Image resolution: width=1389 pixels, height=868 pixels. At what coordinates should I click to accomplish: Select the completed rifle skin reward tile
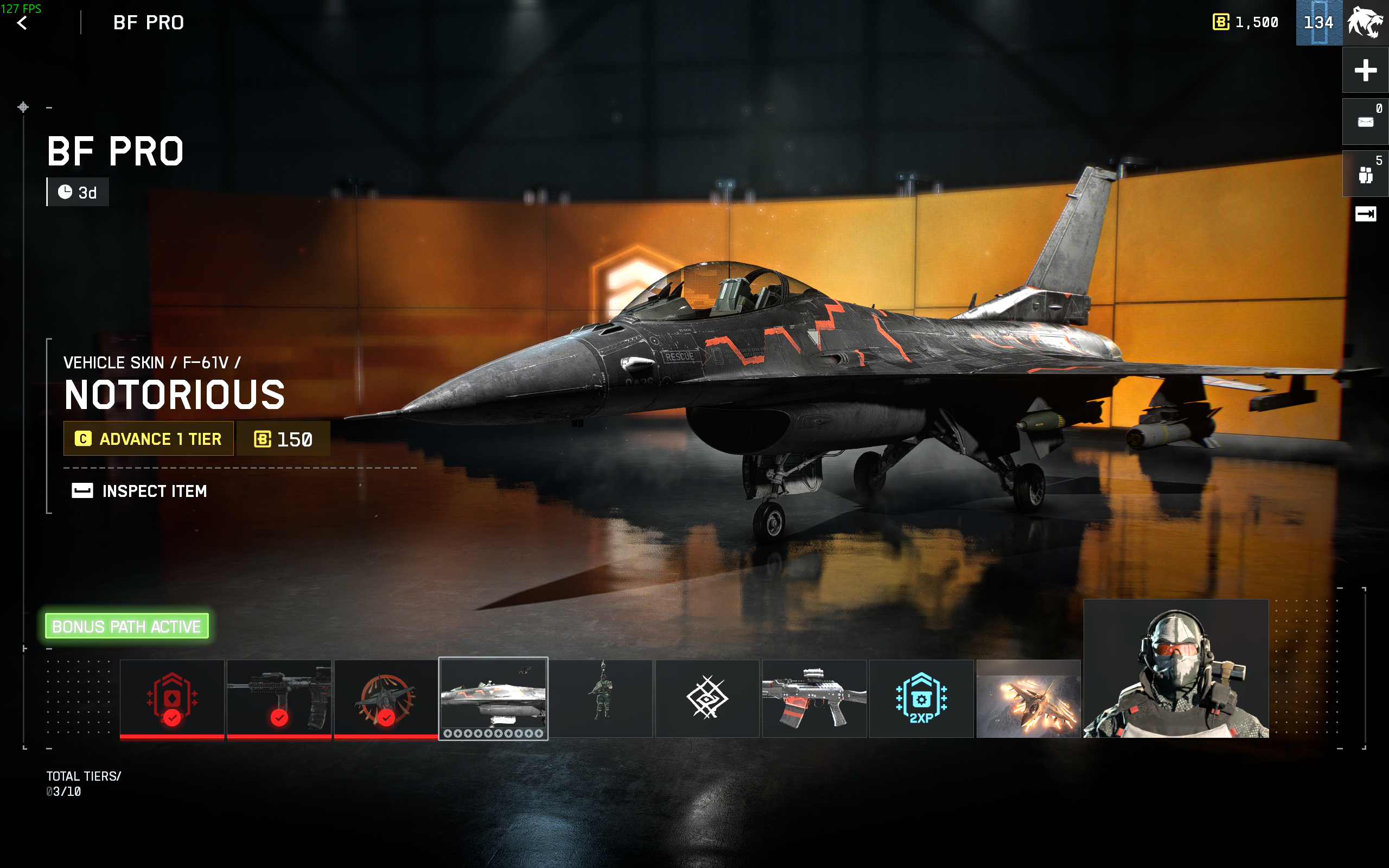[279, 698]
